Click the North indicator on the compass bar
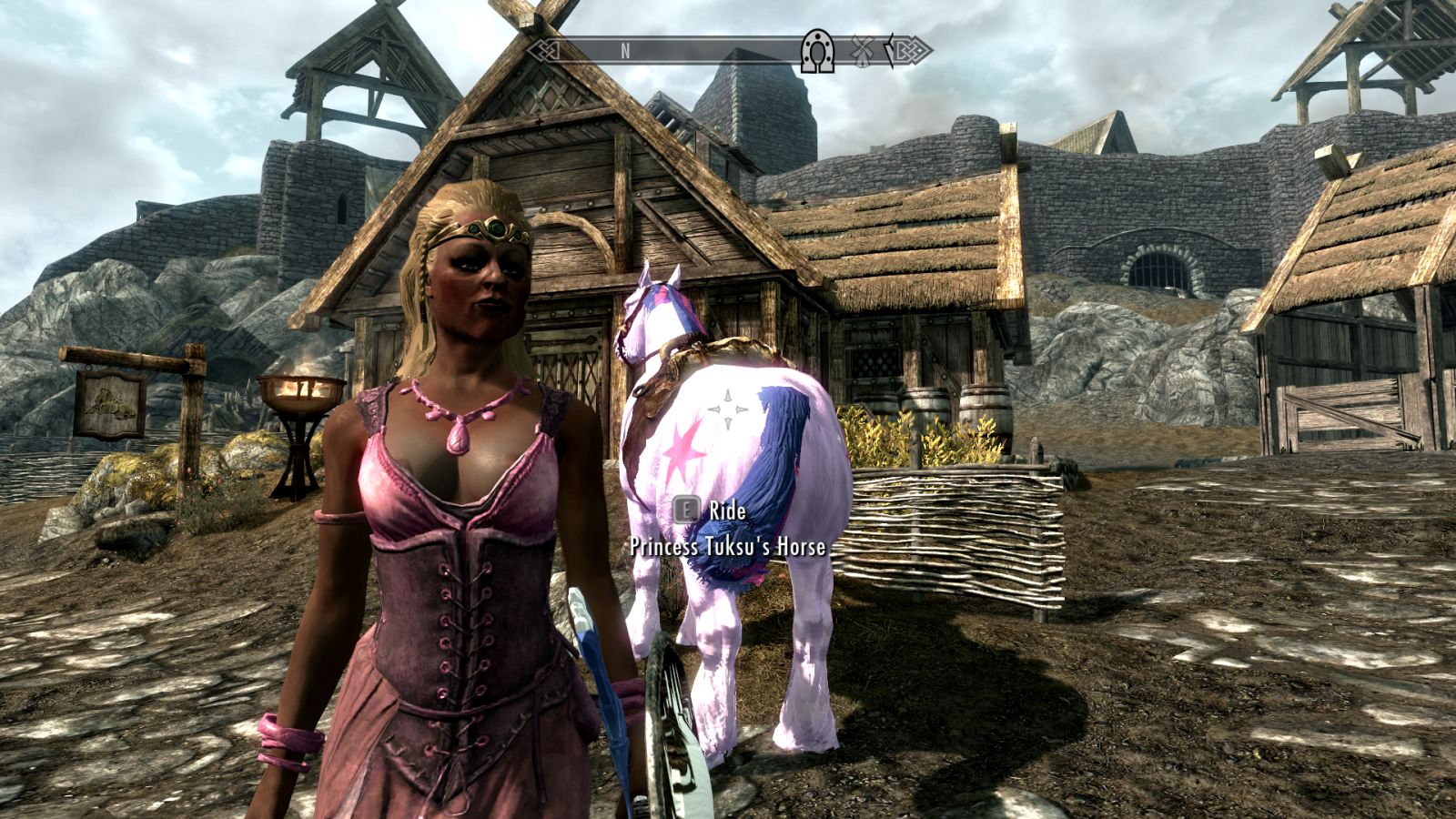 (625, 51)
